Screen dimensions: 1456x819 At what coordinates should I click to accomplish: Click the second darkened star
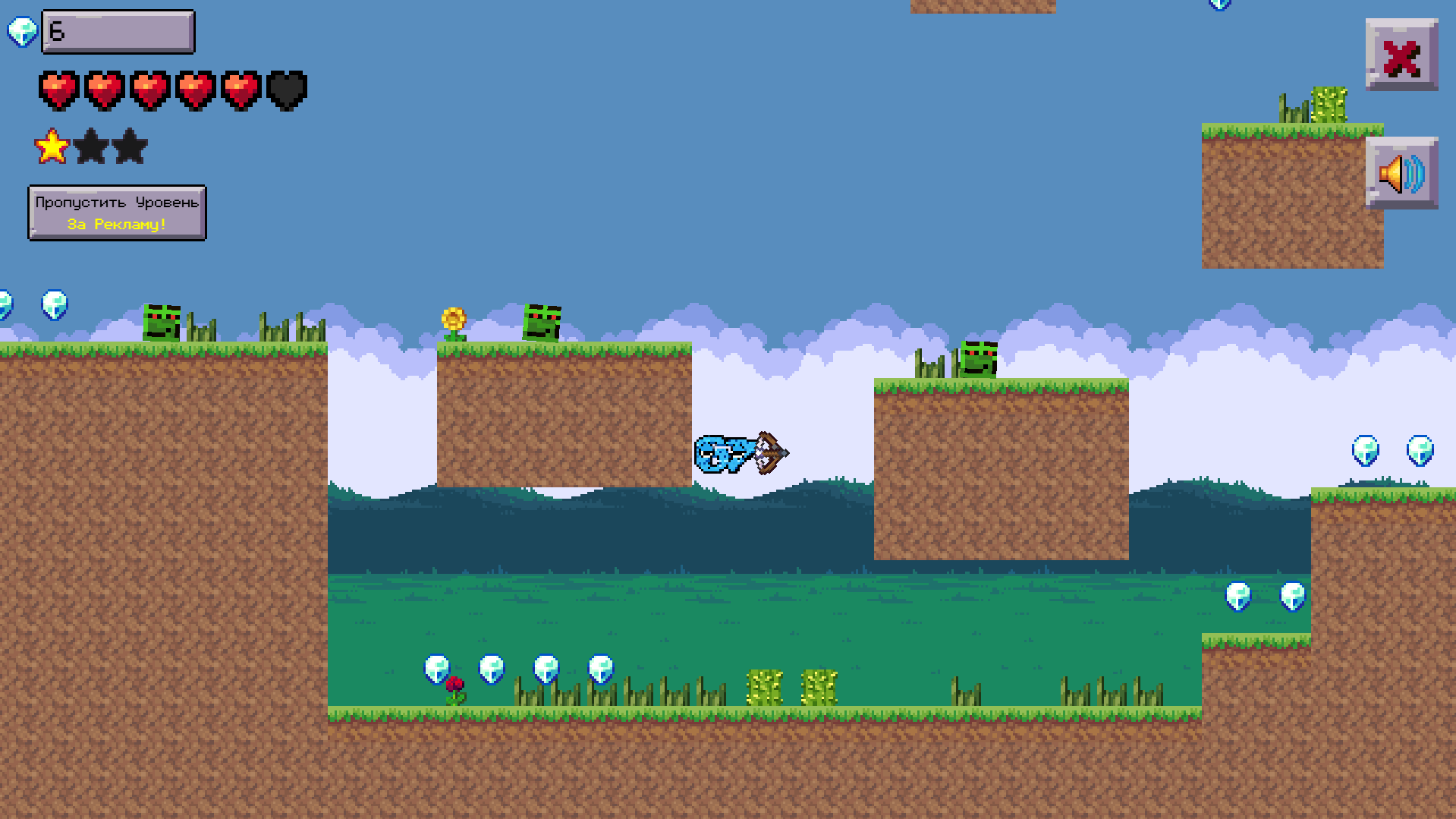[91, 146]
